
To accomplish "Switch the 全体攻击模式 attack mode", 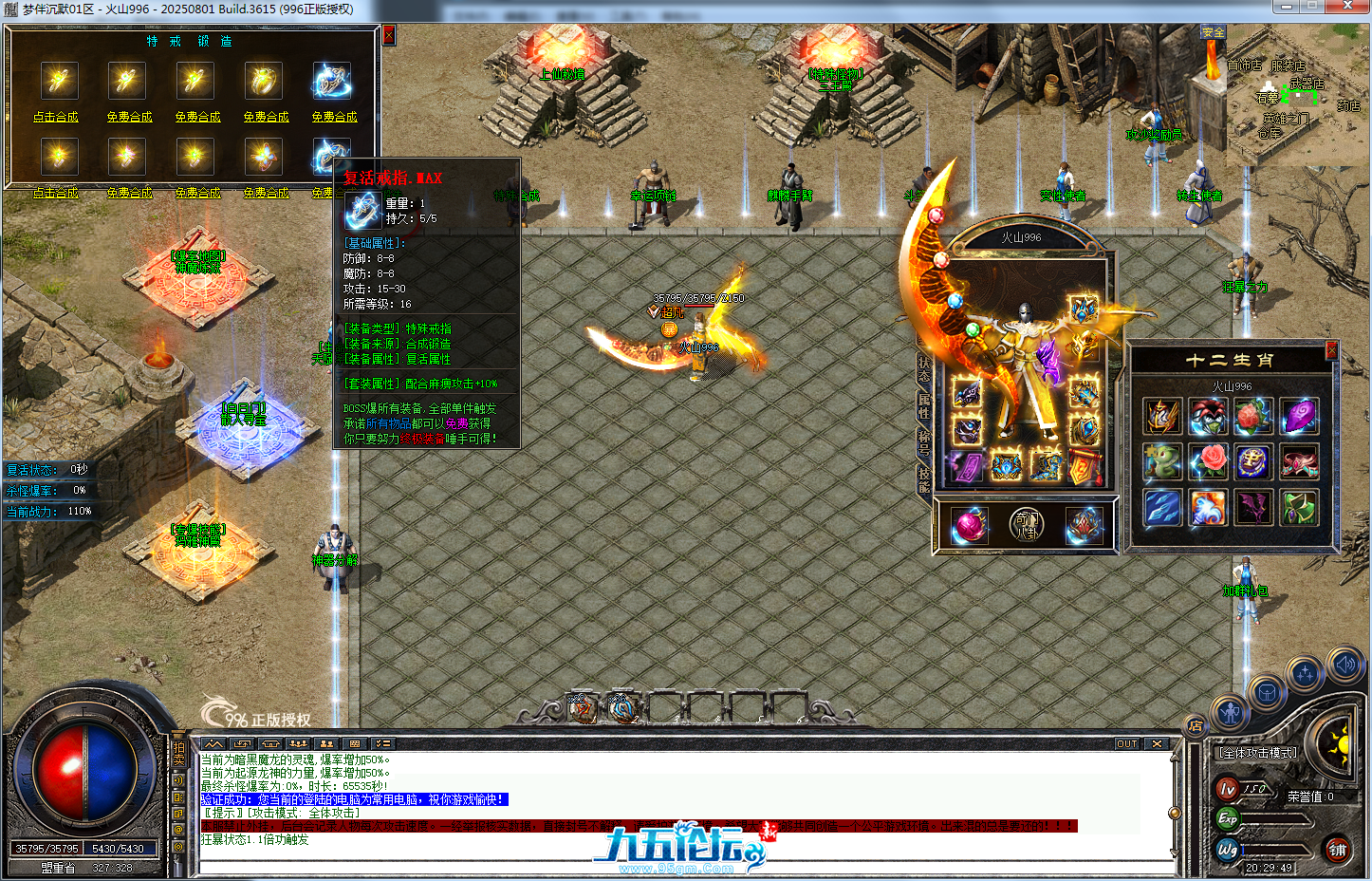I will pyautogui.click(x=1258, y=753).
